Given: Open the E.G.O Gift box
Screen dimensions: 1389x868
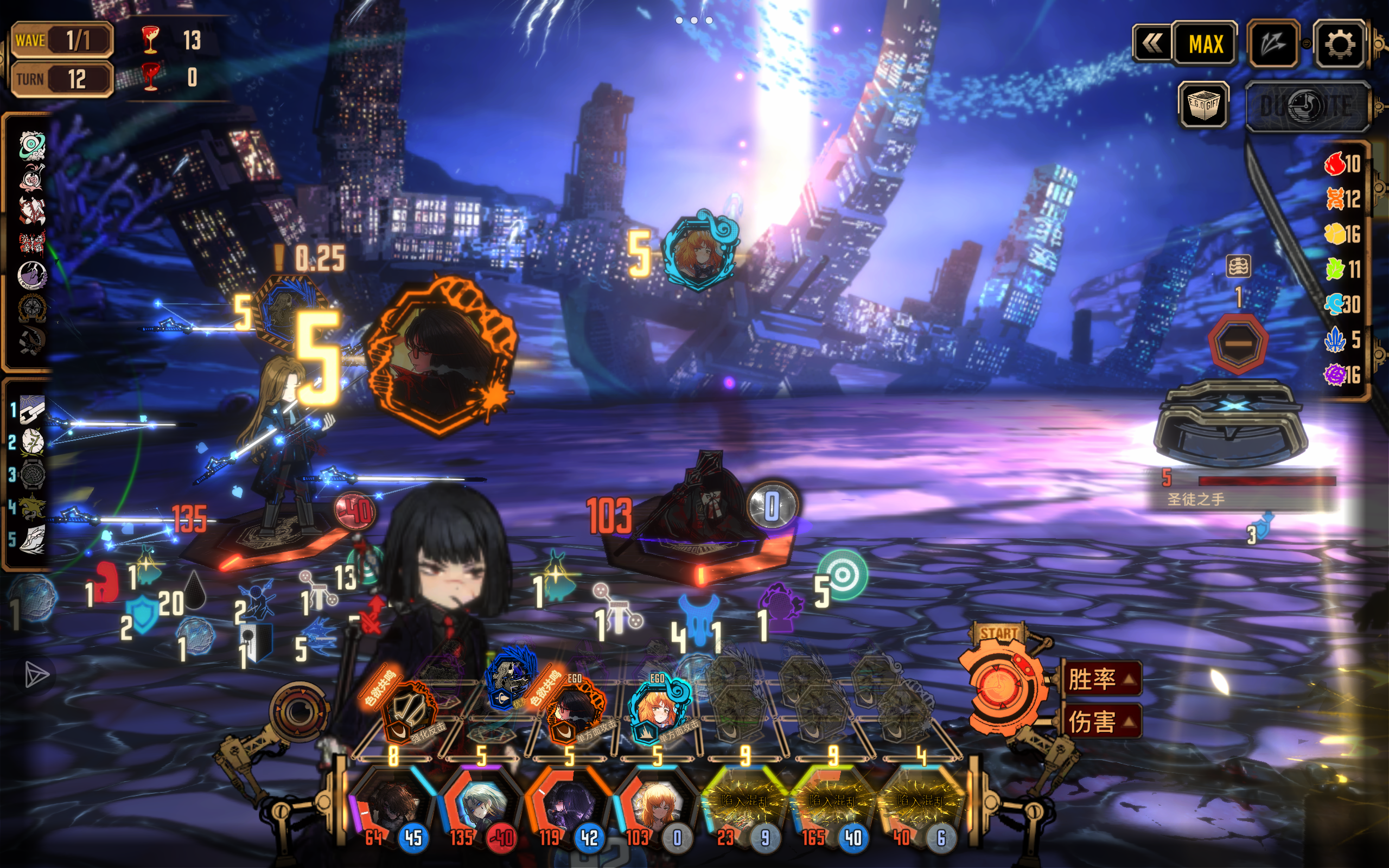Looking at the screenshot, I should pos(1203,105).
